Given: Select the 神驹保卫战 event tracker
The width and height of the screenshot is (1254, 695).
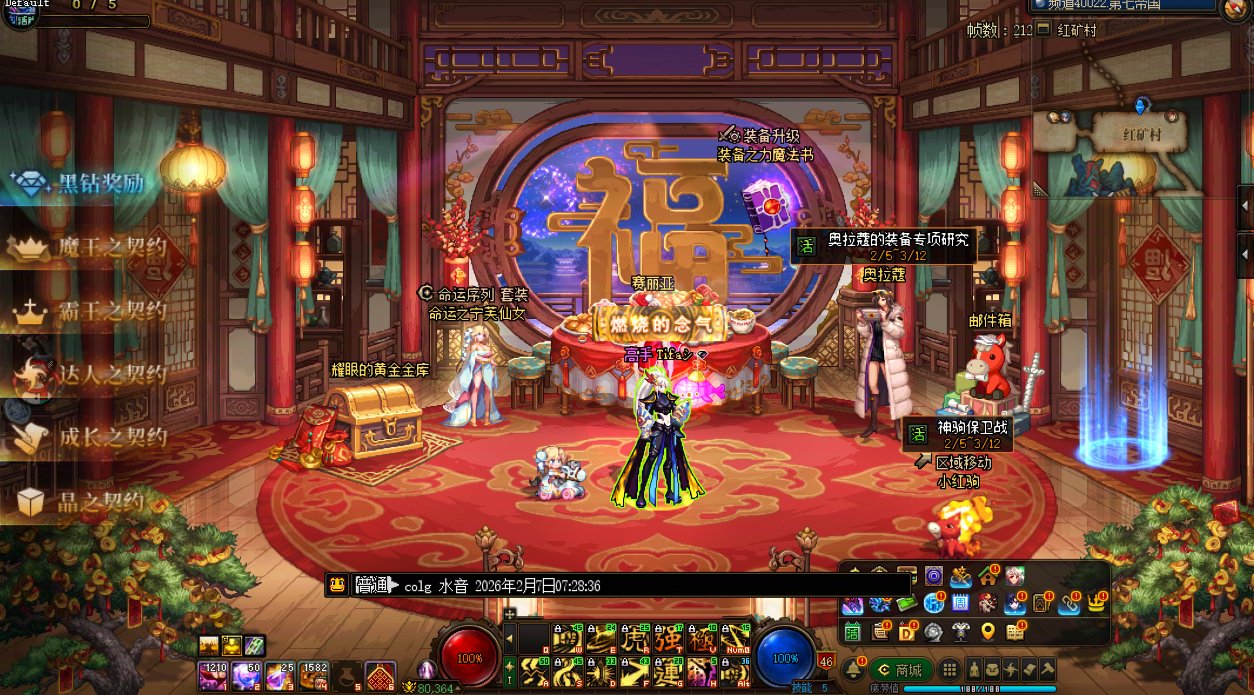Looking at the screenshot, I should click(960, 434).
